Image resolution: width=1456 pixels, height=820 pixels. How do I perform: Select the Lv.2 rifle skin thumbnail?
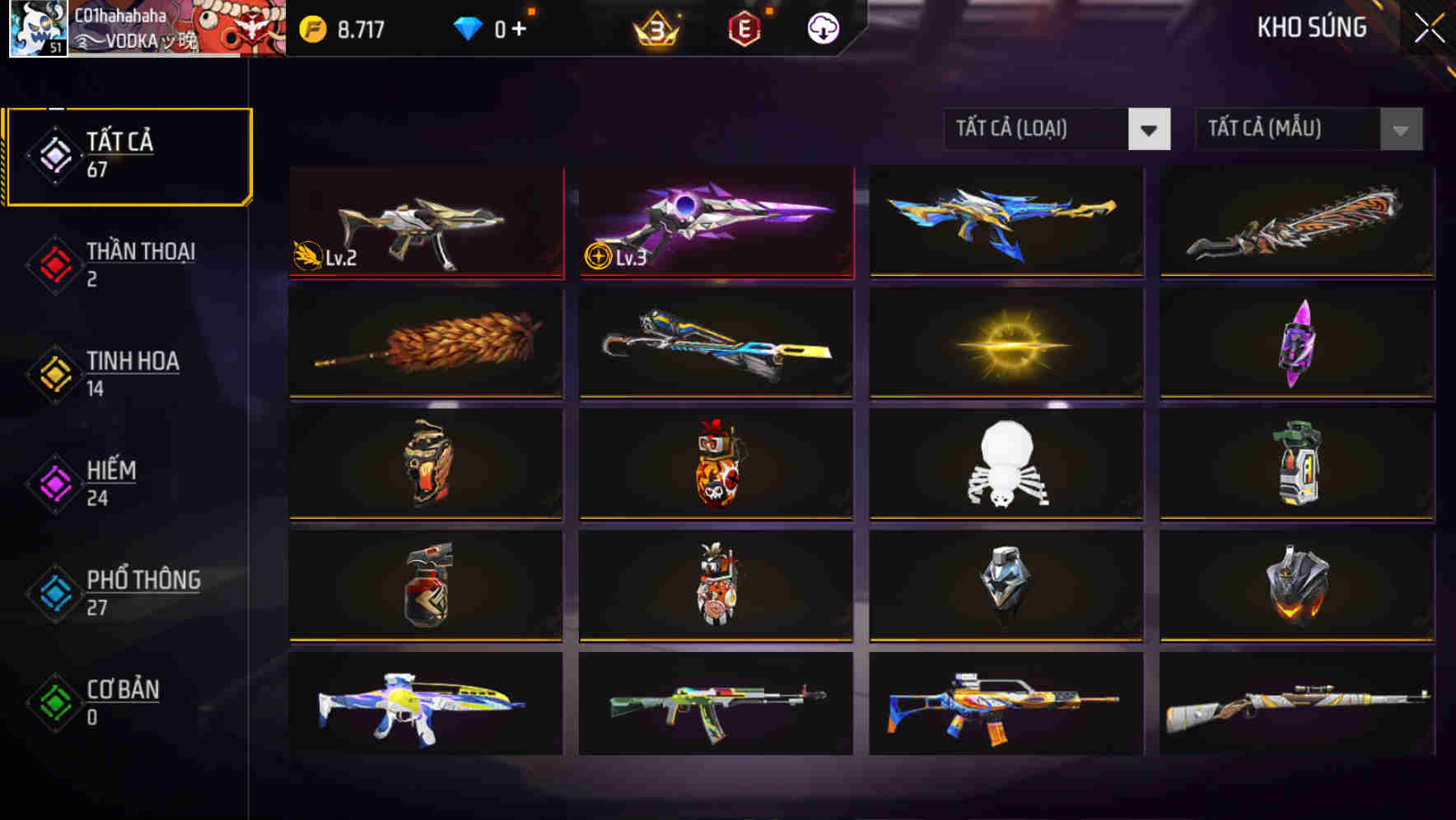pyautogui.click(x=425, y=222)
